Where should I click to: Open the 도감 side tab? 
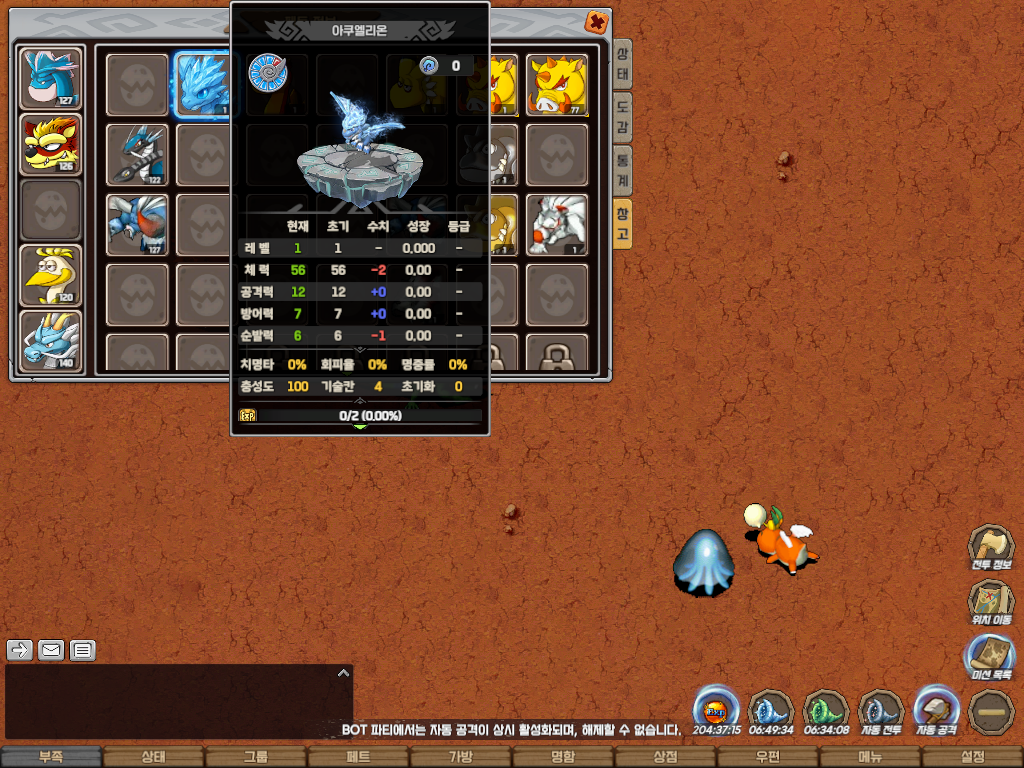pyautogui.click(x=622, y=116)
